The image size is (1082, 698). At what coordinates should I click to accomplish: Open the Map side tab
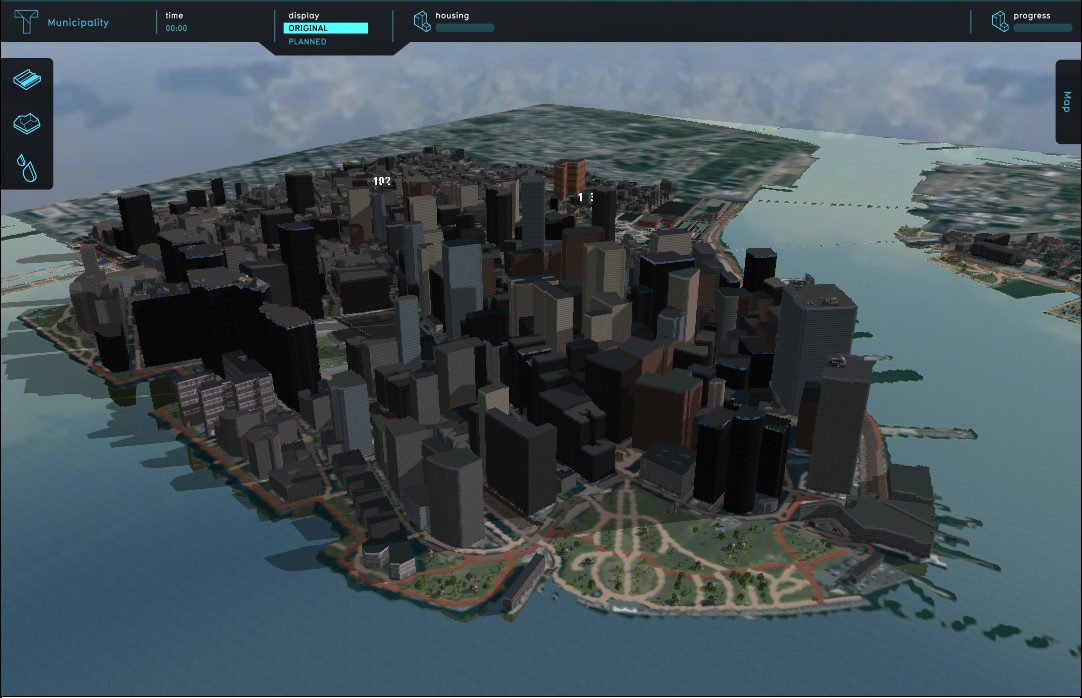coord(1068,102)
